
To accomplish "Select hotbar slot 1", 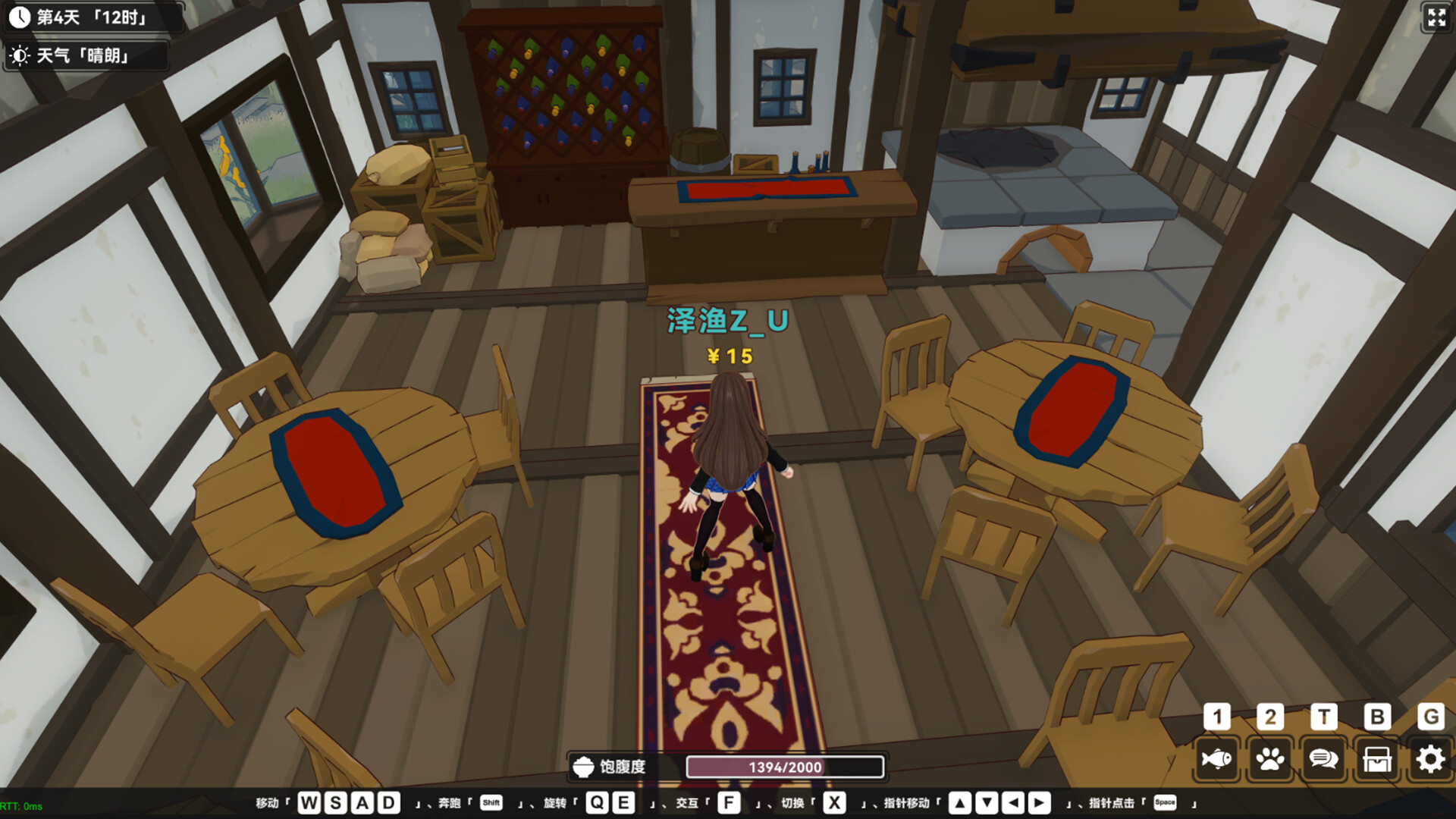I will pyautogui.click(x=1216, y=717).
